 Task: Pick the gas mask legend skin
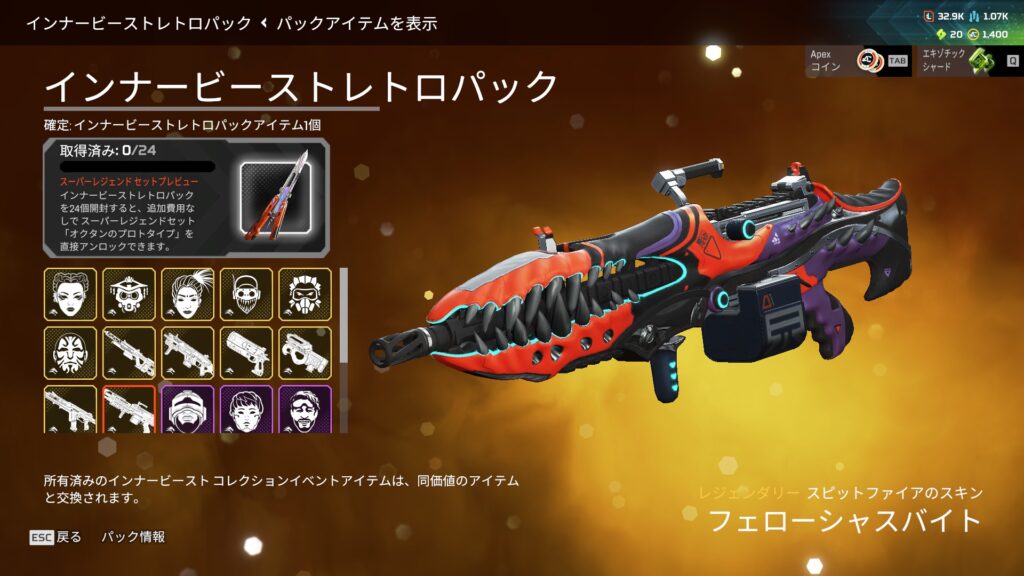click(x=305, y=293)
